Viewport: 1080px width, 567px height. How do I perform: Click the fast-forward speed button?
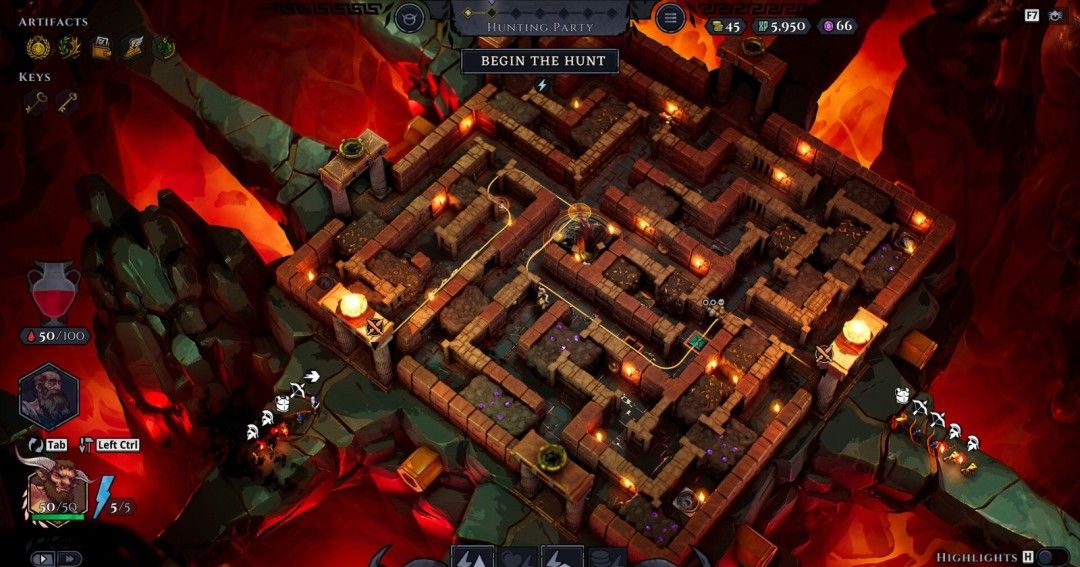[x=69, y=559]
